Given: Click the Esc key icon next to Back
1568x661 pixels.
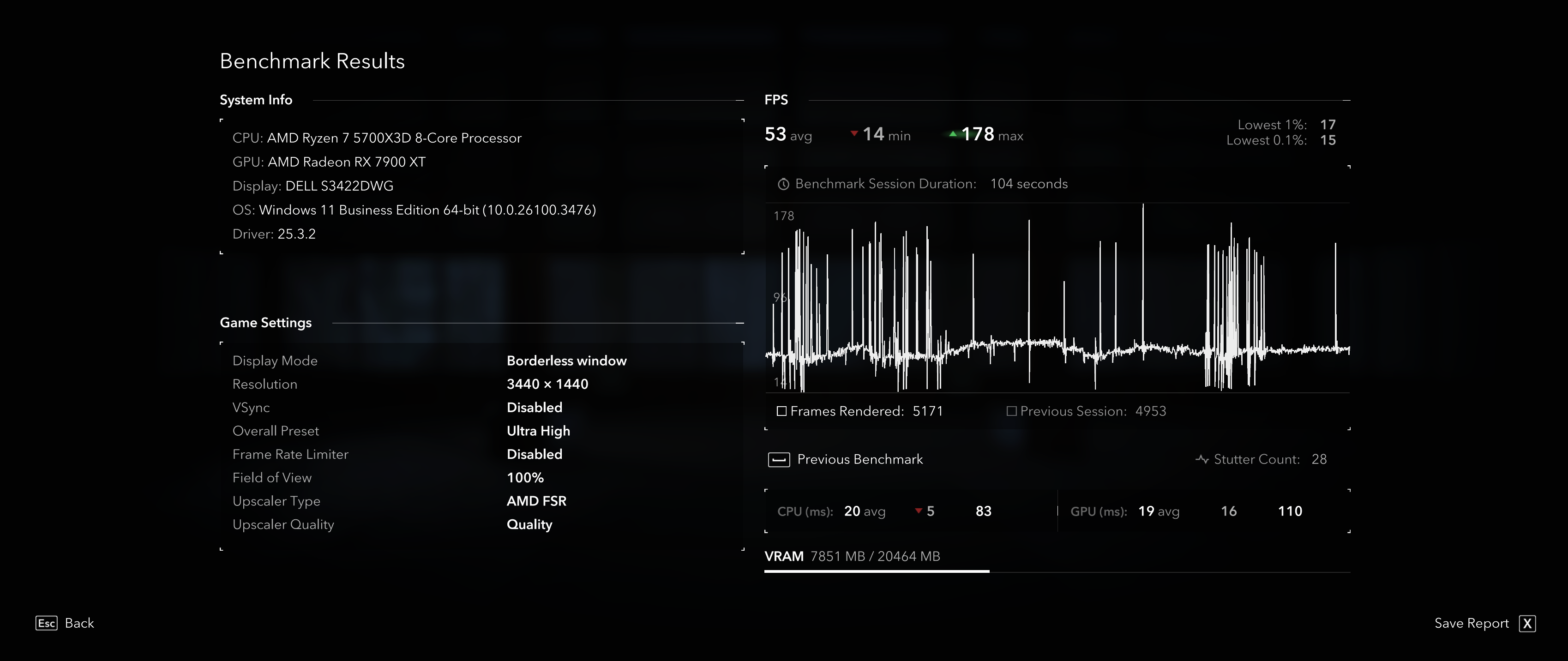Looking at the screenshot, I should [x=46, y=623].
